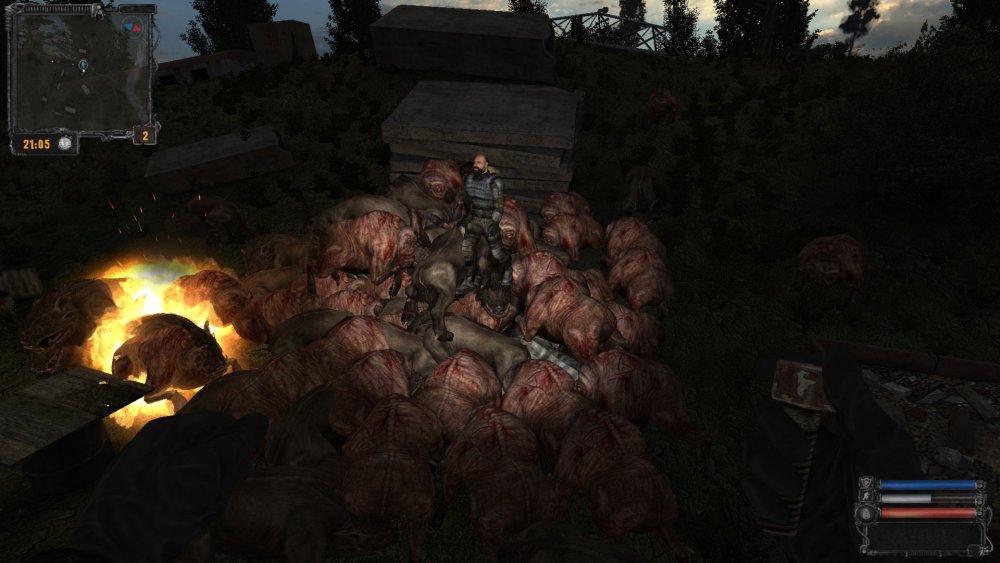
Task: Click the blue and red indicator on minimap
Action: click(x=131, y=27)
